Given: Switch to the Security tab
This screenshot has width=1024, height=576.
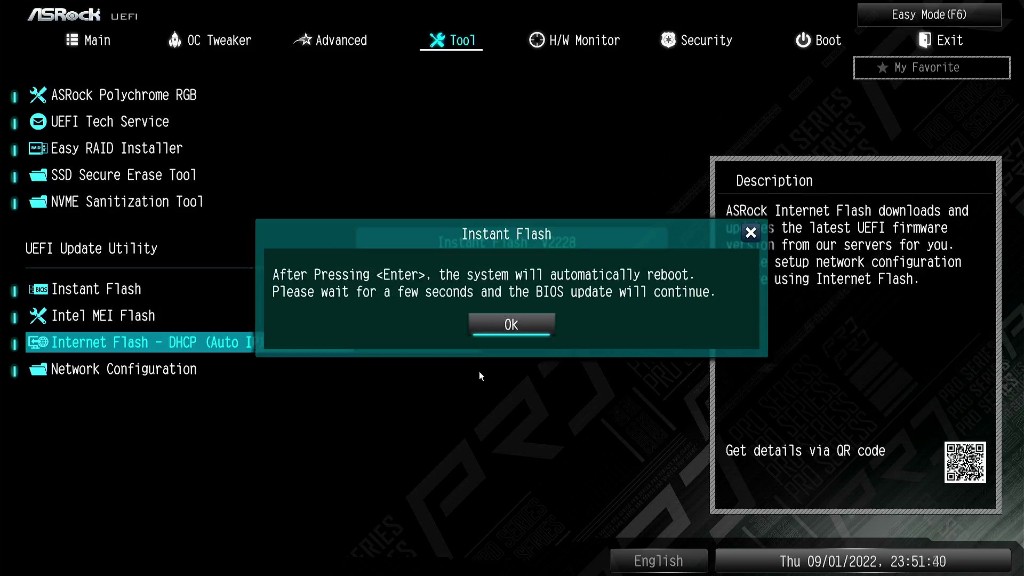Looking at the screenshot, I should tap(697, 40).
